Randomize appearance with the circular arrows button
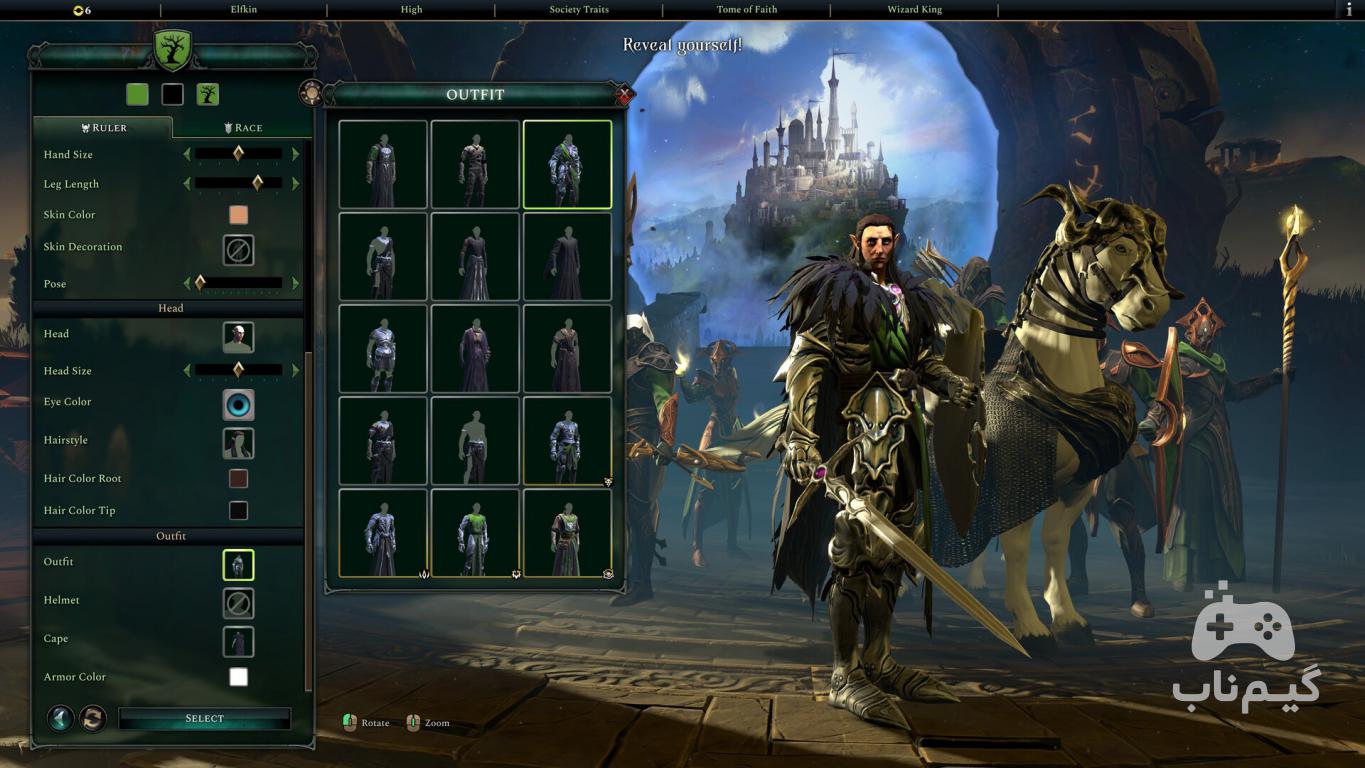The height and width of the screenshot is (768, 1365). pos(93,718)
